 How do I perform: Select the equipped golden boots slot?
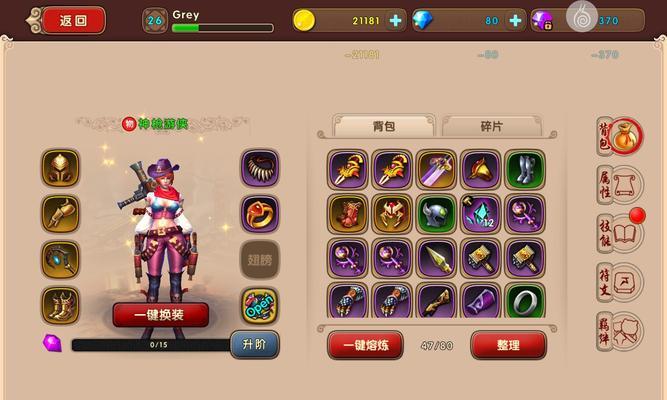click(x=61, y=304)
